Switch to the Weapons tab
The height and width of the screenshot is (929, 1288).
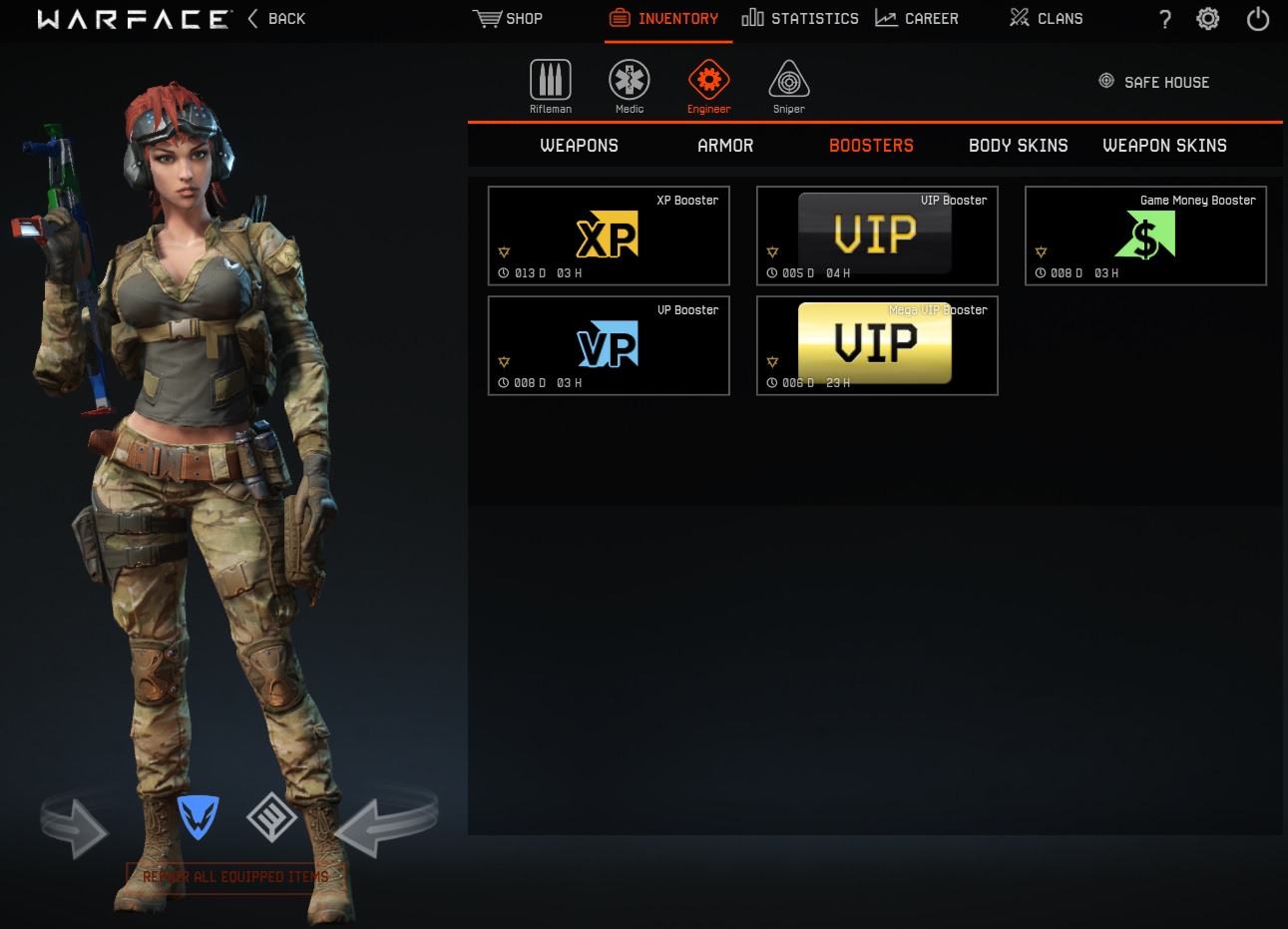(x=579, y=145)
